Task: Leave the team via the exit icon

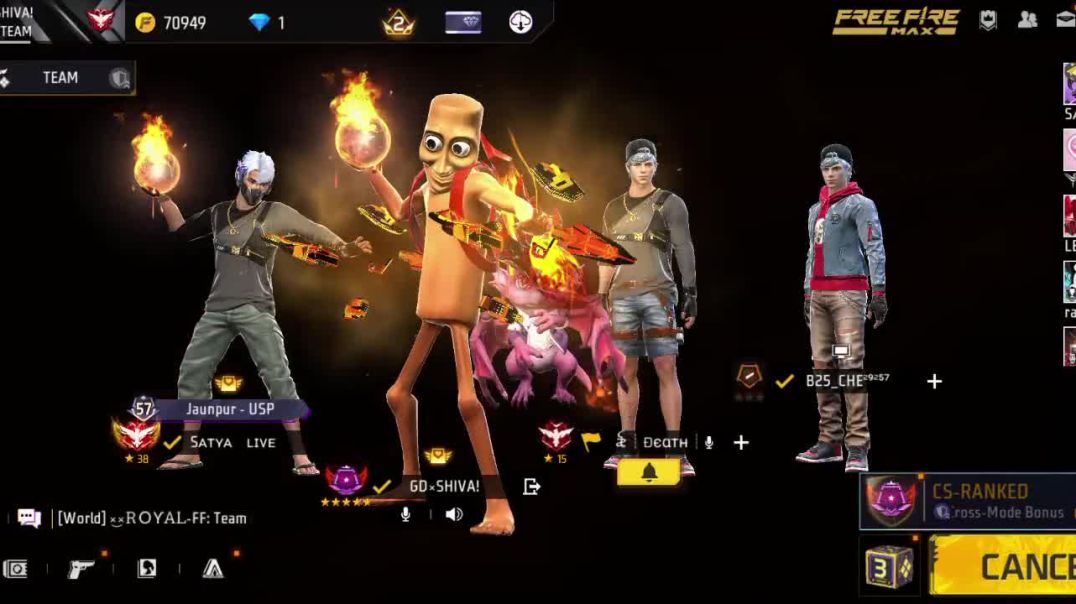Action: pos(532,486)
